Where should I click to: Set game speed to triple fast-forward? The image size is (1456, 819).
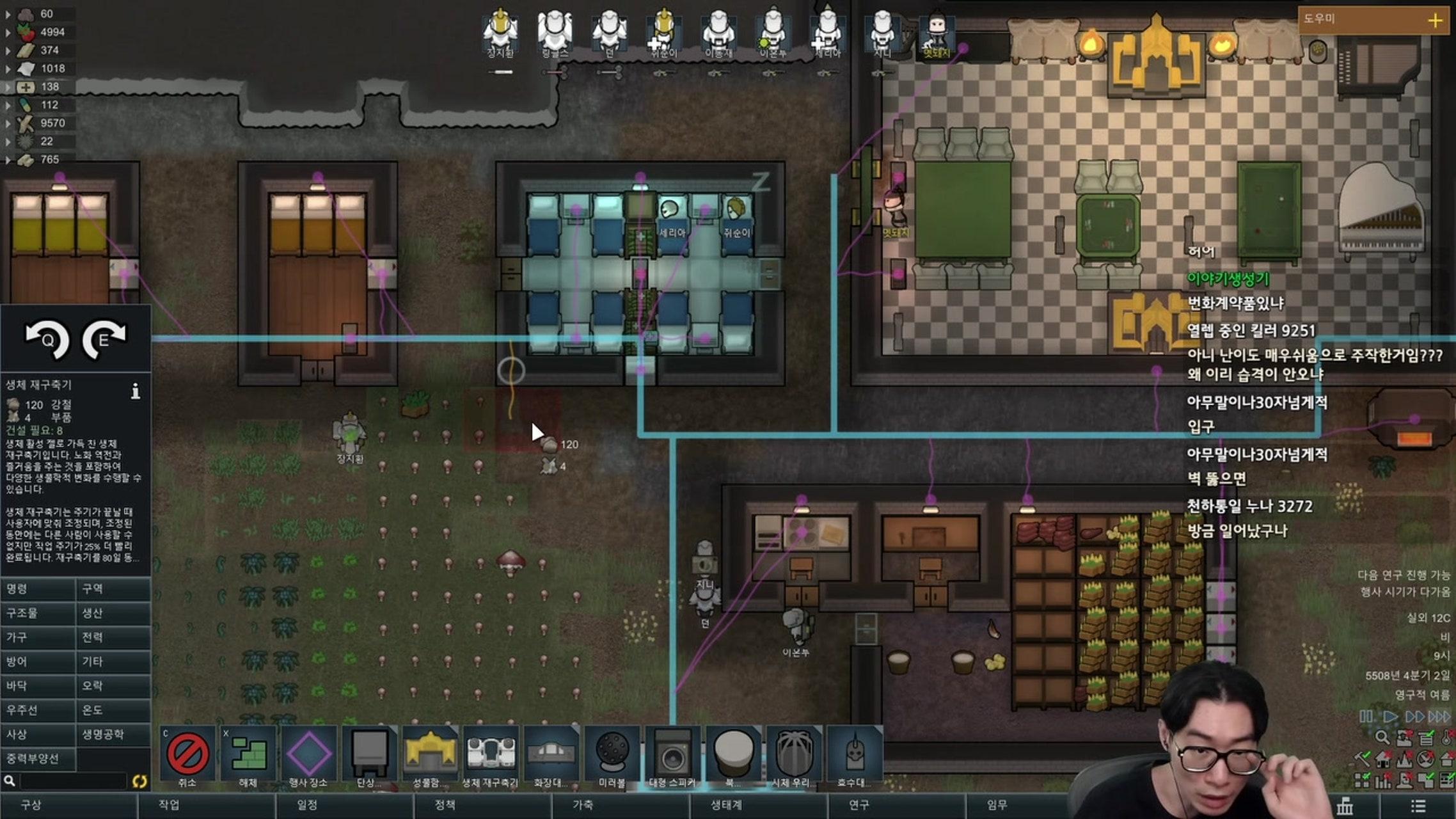tap(1439, 717)
